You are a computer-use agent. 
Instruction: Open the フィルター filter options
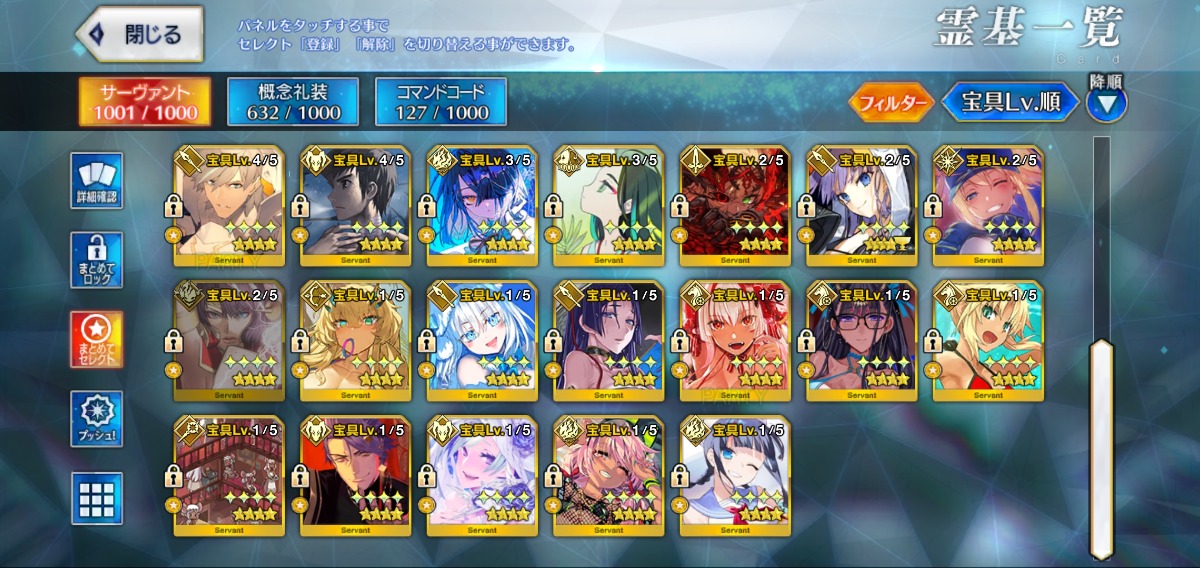[891, 102]
